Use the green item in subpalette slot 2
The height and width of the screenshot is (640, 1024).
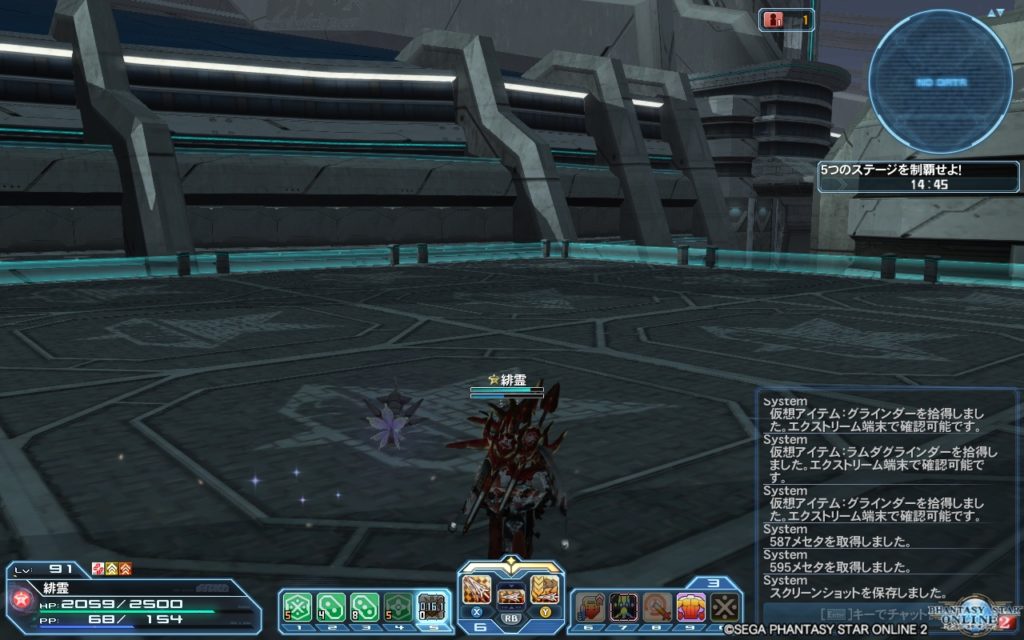330,605
